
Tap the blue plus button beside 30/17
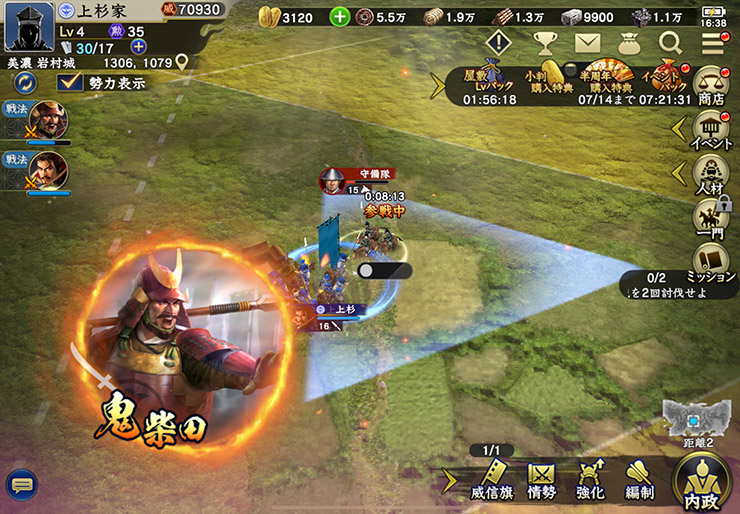[138, 46]
